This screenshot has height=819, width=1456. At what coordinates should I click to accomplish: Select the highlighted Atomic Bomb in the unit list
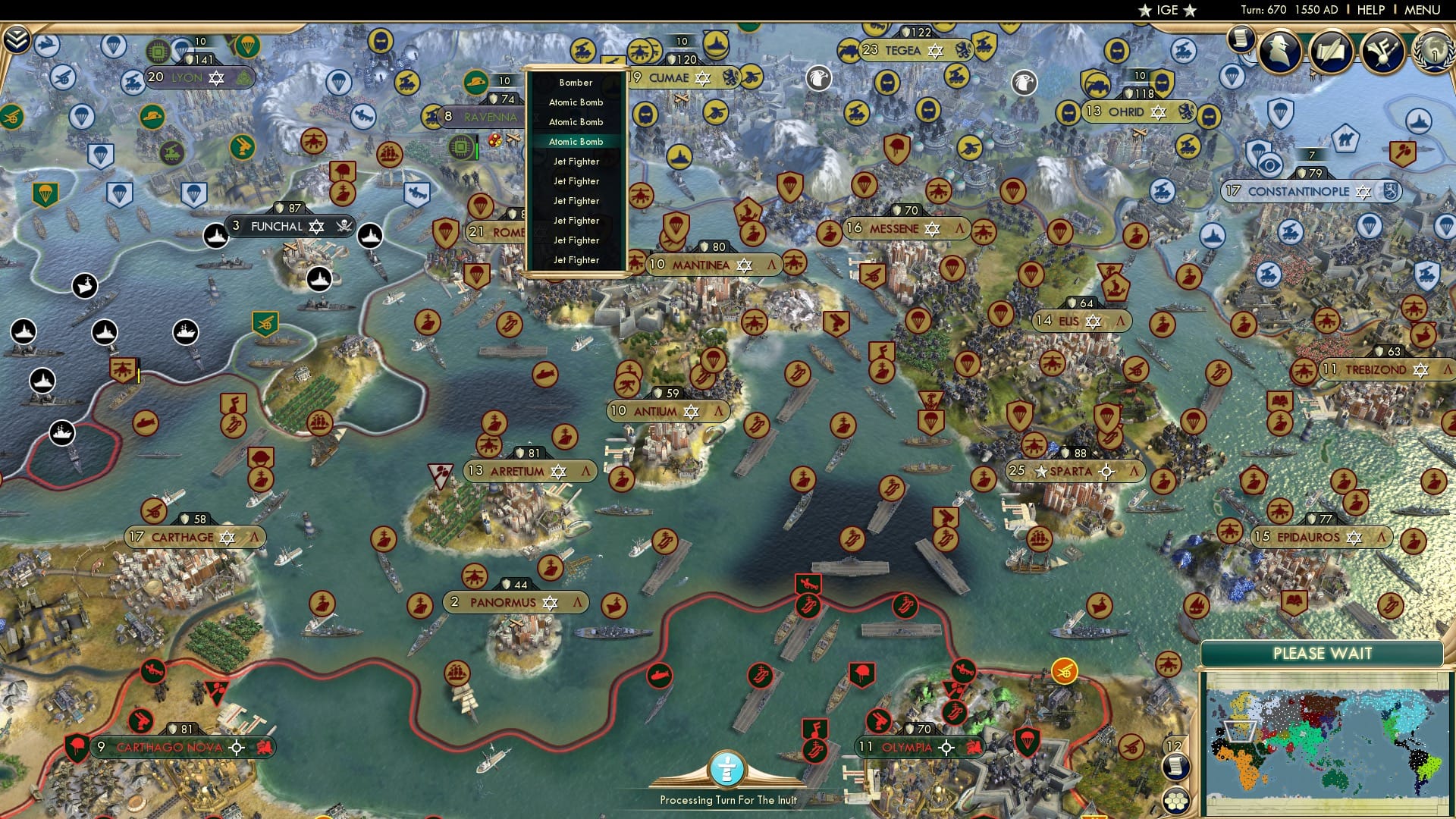576,141
